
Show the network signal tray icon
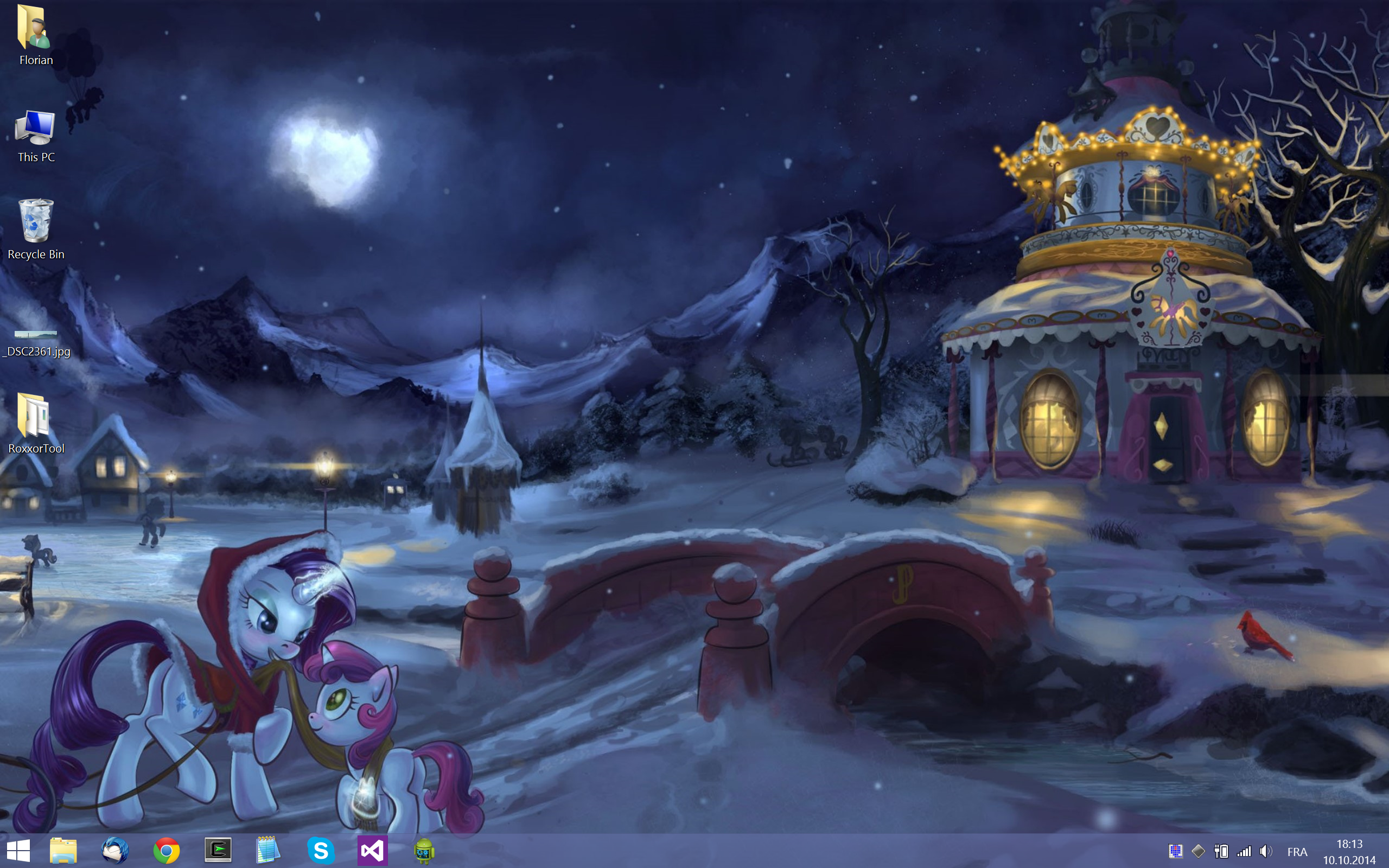(1244, 851)
